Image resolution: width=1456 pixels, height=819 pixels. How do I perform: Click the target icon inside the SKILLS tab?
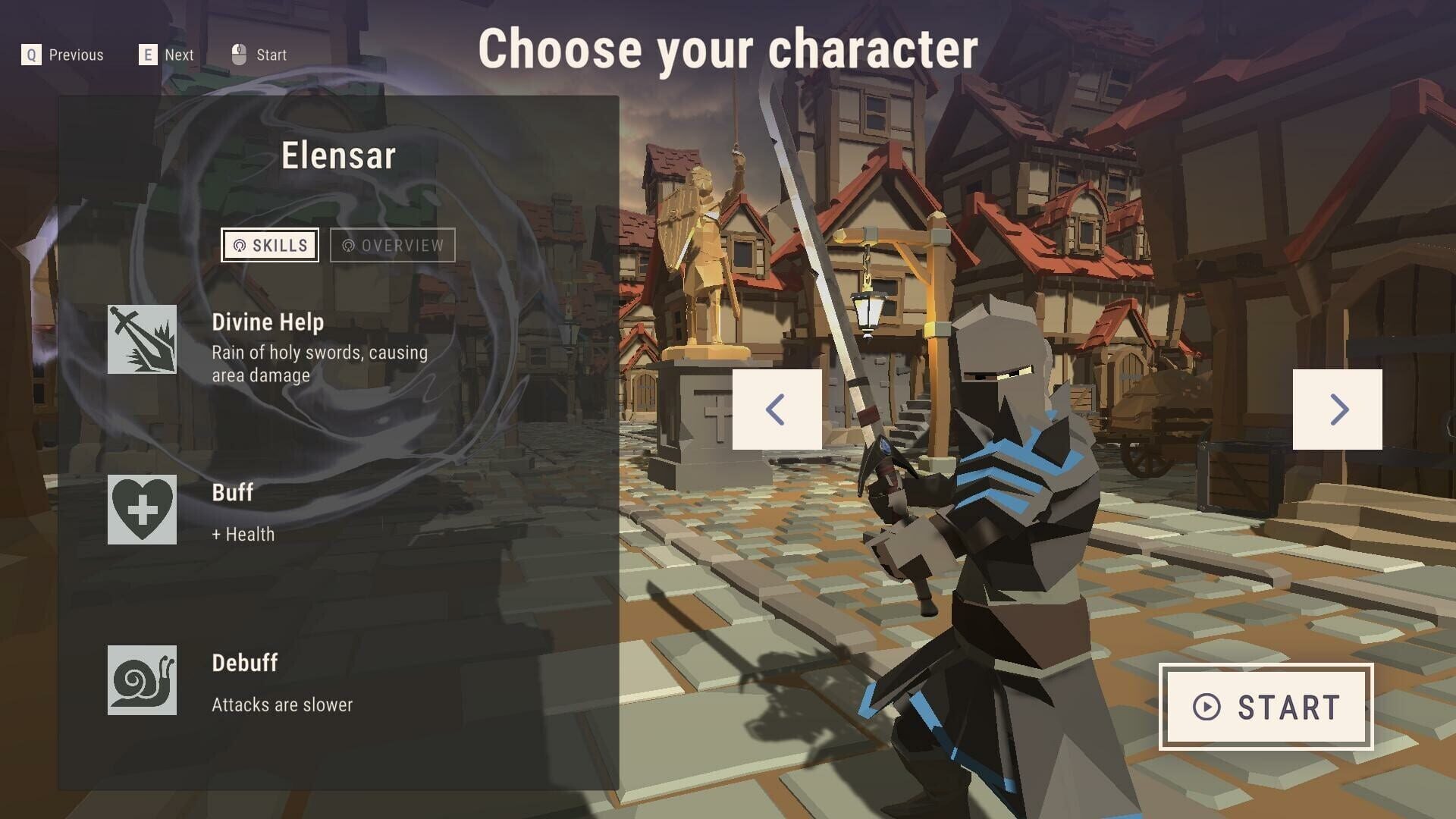[x=239, y=245]
